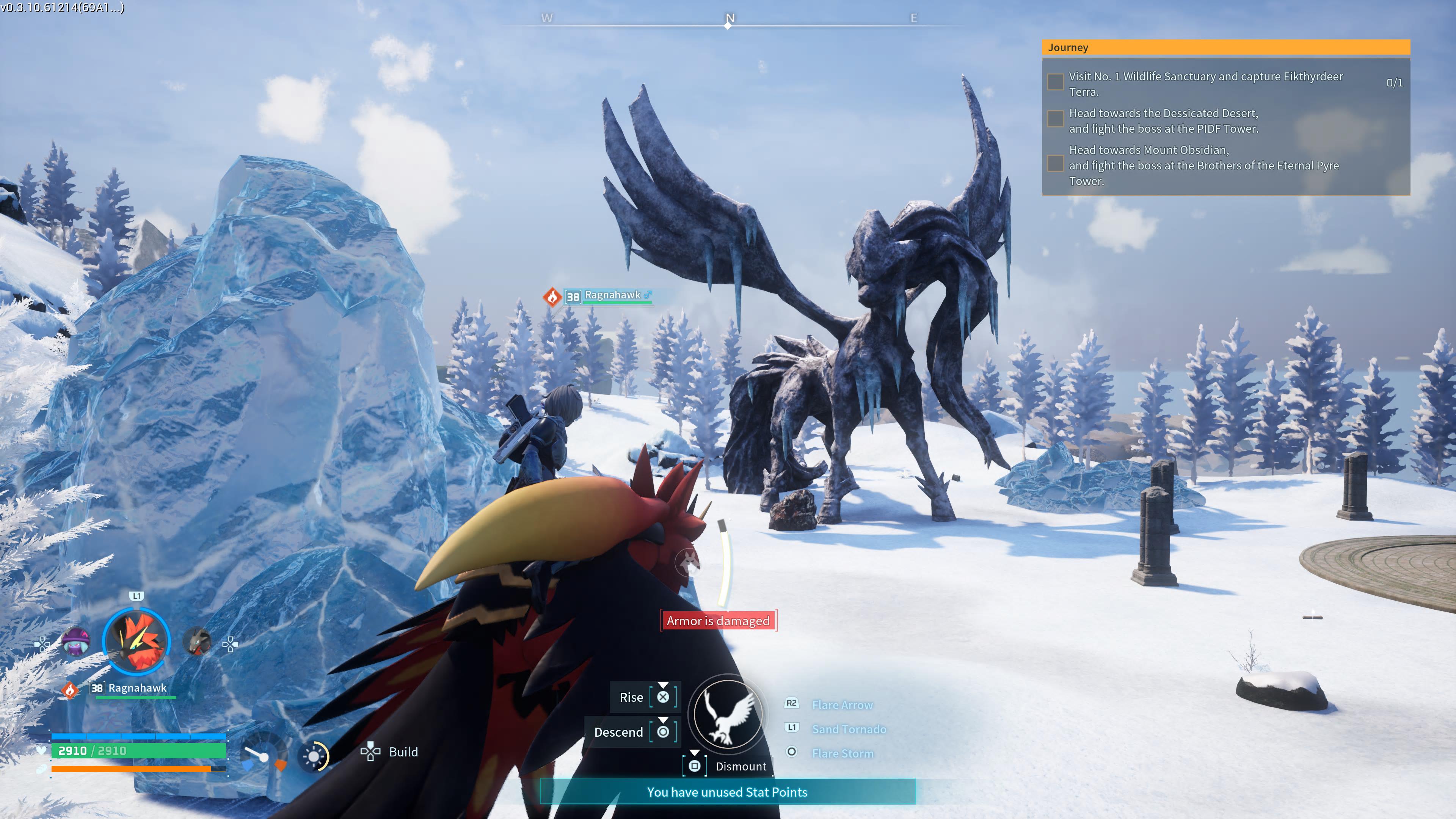The image size is (1456, 819).
Task: Select the Sand Tornado skill
Action: pos(849,729)
